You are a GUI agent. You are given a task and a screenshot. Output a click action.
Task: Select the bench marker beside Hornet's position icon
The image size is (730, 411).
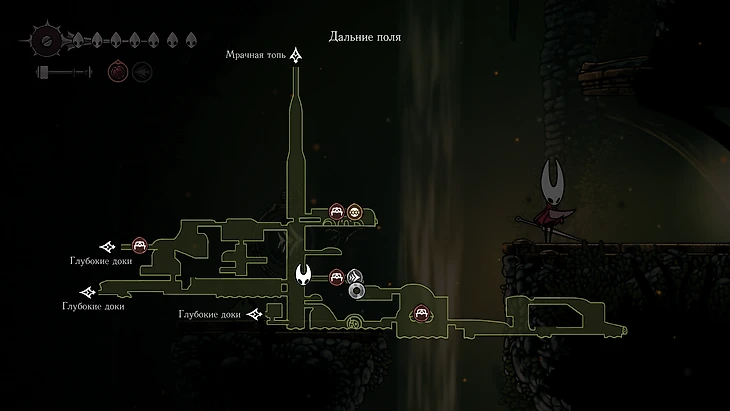(337, 277)
